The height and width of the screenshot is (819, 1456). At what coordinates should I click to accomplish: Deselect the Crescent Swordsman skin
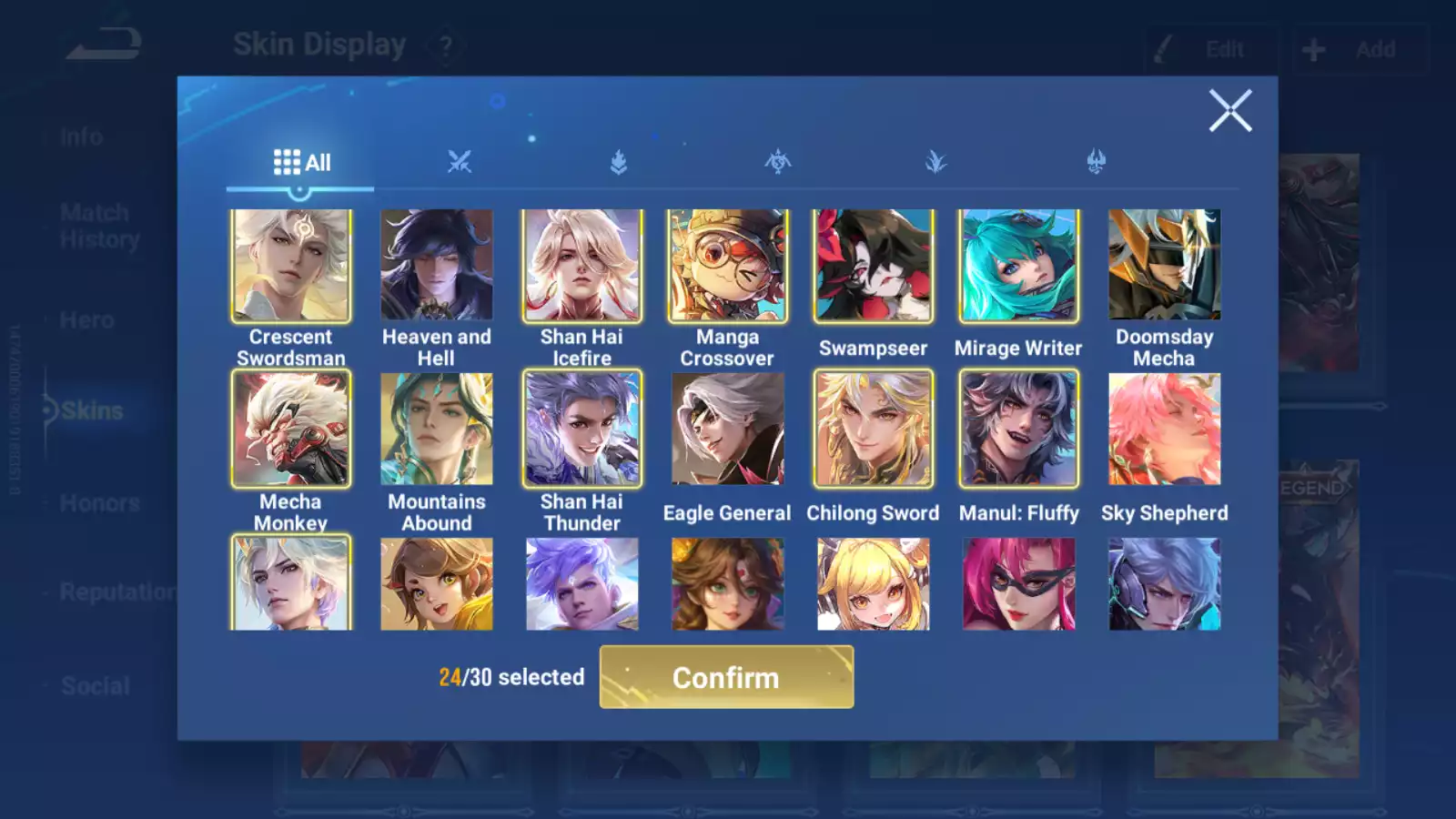(291, 265)
